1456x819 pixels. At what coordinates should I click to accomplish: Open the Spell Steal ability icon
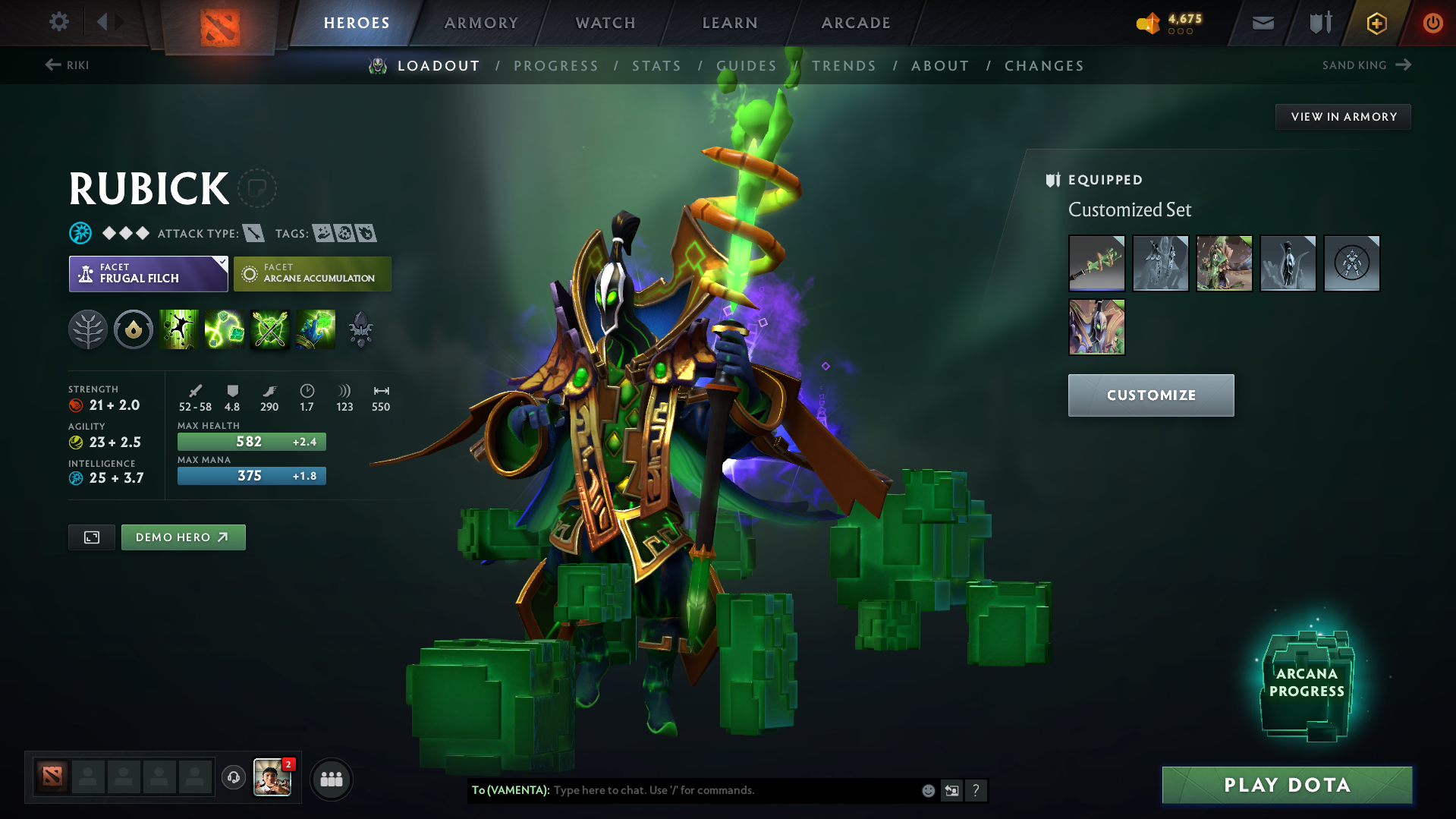[316, 329]
